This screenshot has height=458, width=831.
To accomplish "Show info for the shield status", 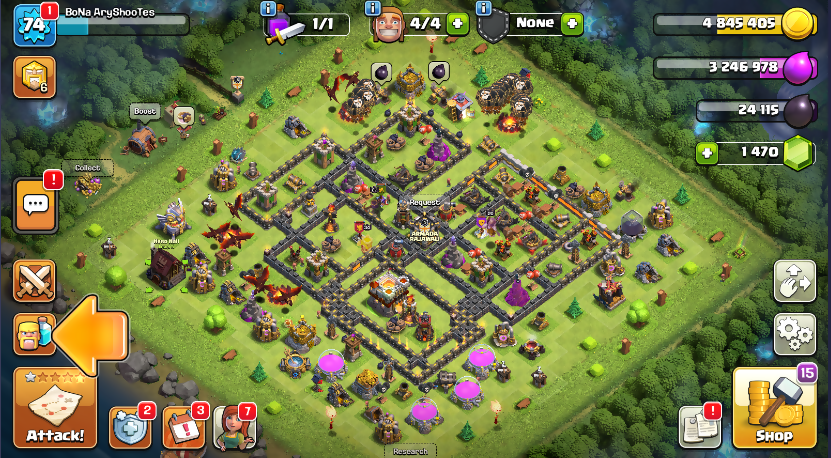I will [484, 9].
